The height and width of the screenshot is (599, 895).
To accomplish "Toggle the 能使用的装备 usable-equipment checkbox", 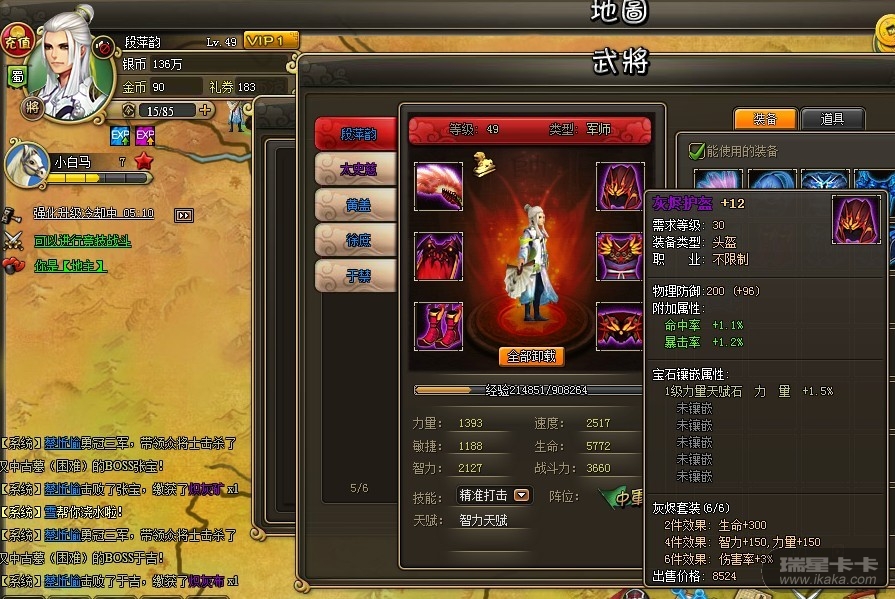I will click(697, 151).
